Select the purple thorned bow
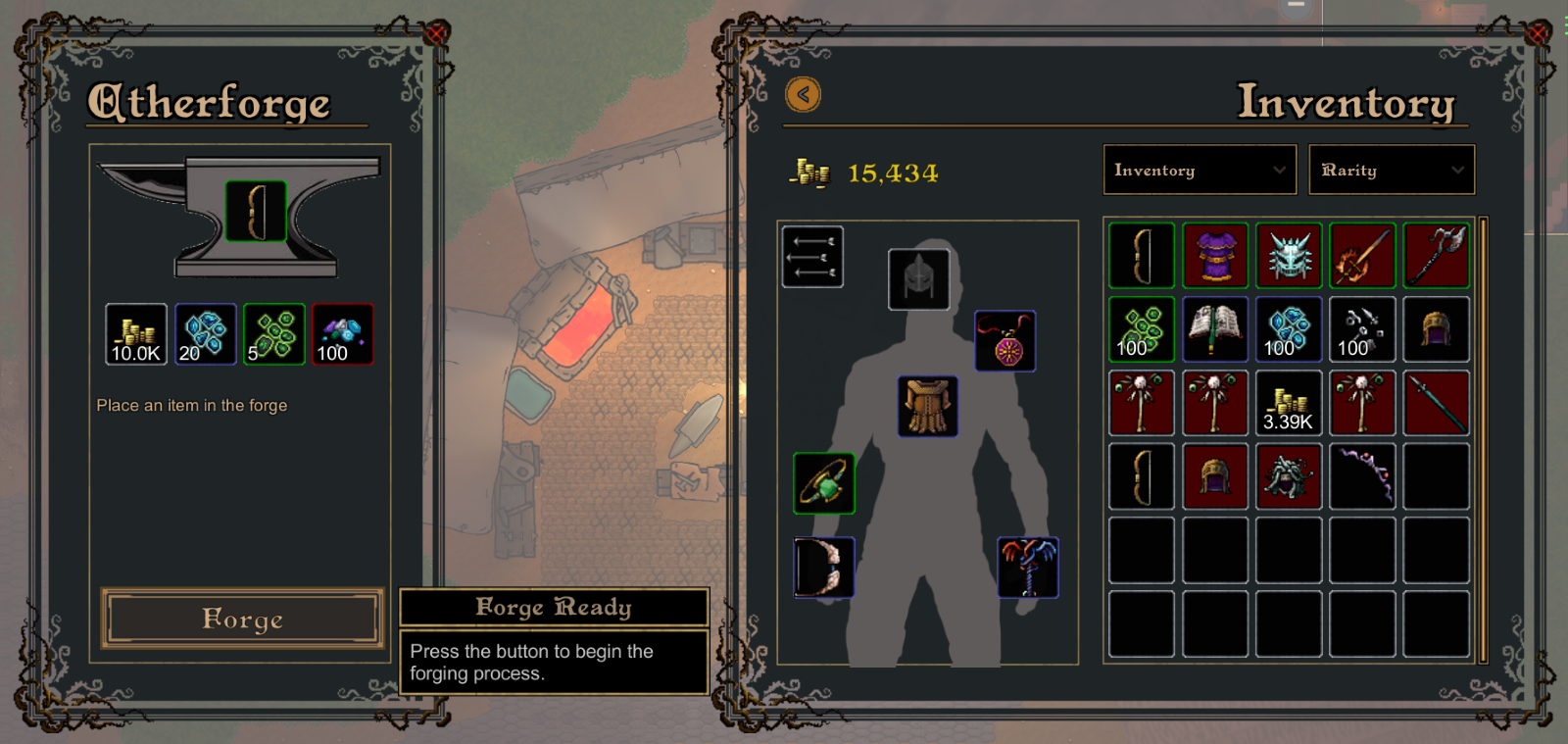Viewport: 1568px width, 744px height. (1362, 476)
